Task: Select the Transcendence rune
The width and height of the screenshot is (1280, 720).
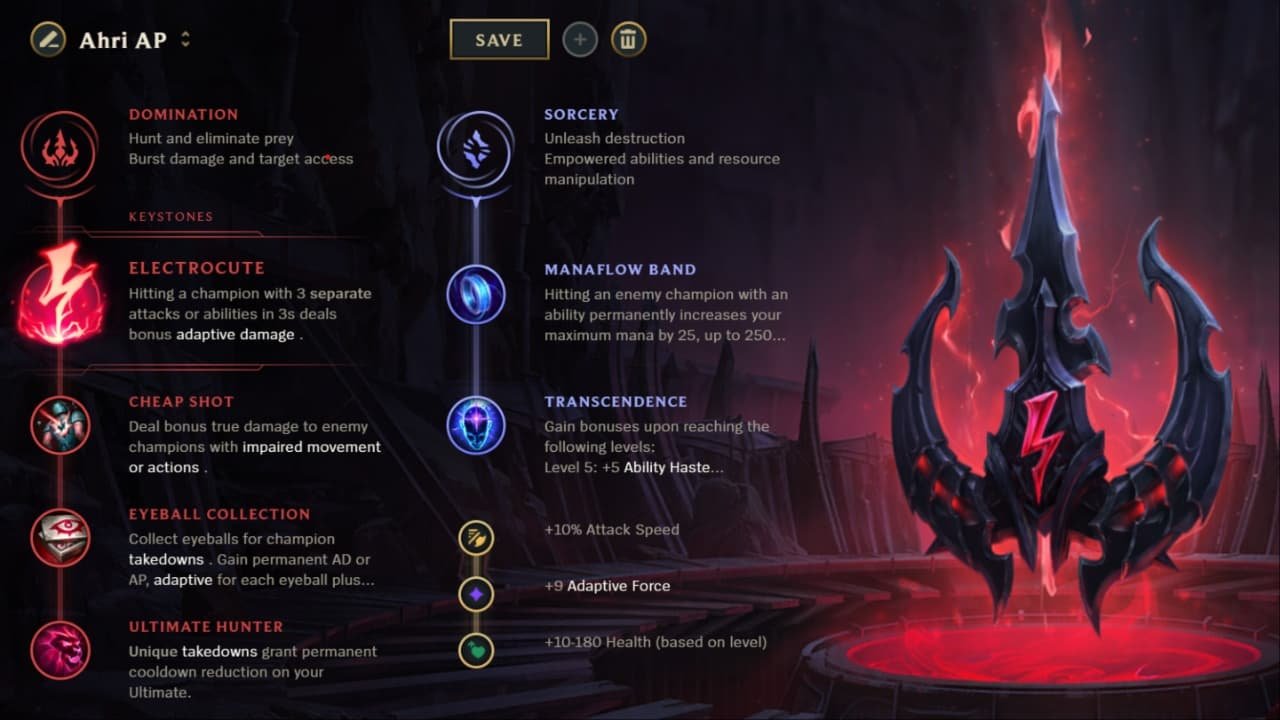Action: point(476,426)
